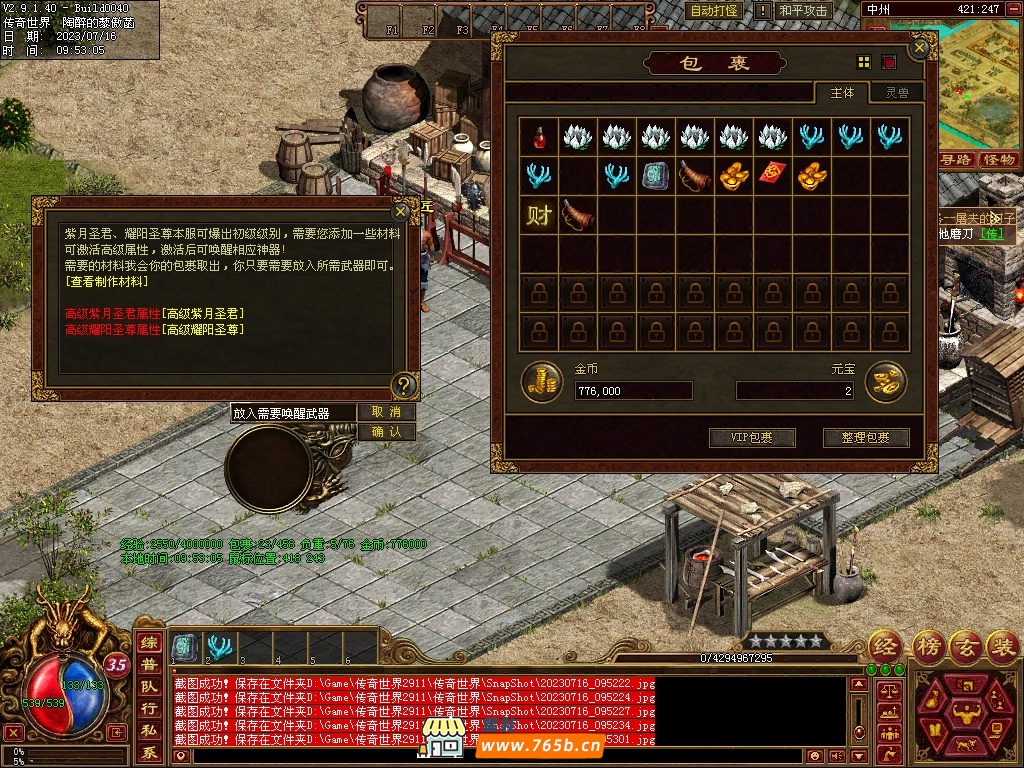Open 寻路 pathfinding below the minimap
1024x768 pixels.
pos(957,160)
